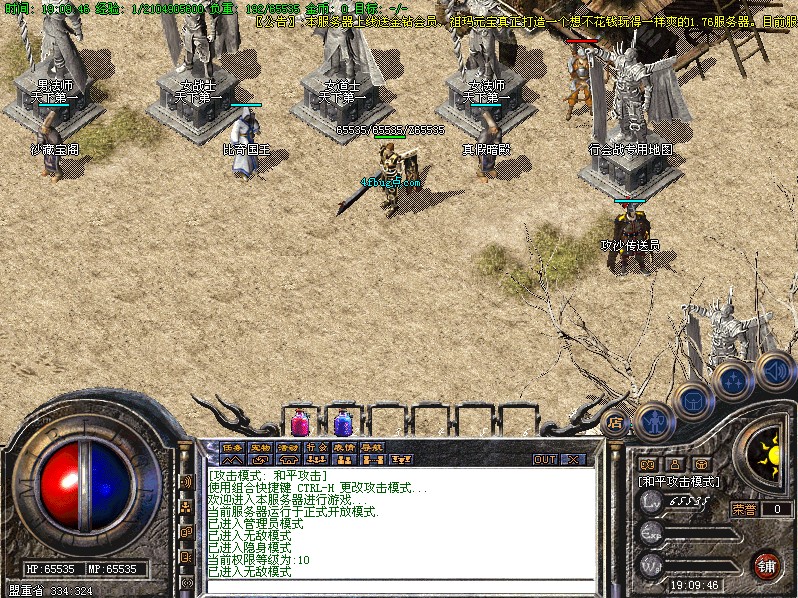The width and height of the screenshot is (798, 598).
Task: Toggle sound with the speaker icon
Action: coord(775,371)
